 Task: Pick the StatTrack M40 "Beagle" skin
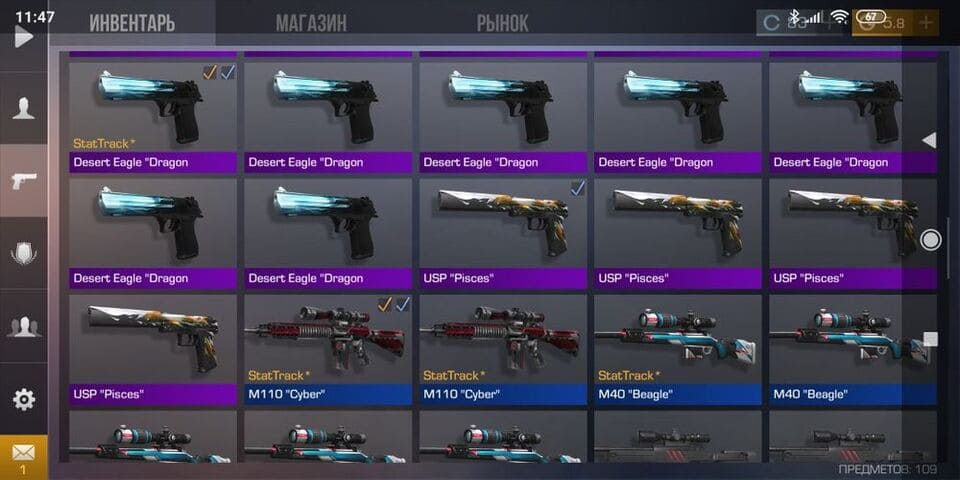pyautogui.click(x=678, y=346)
